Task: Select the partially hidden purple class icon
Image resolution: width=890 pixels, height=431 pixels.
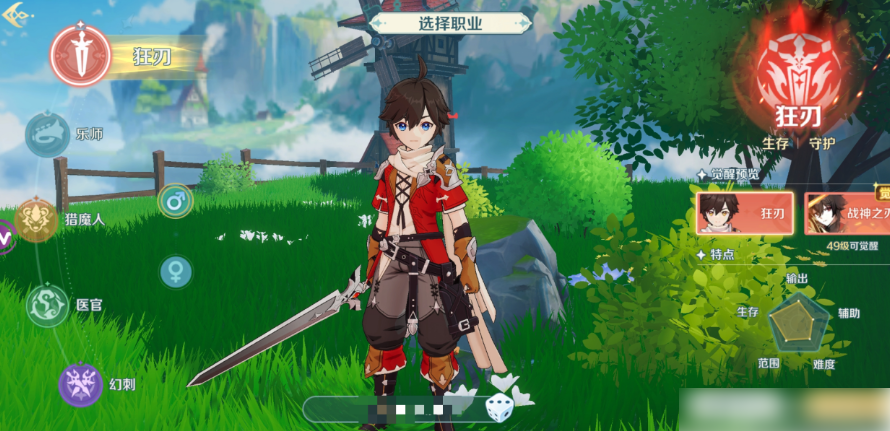Action: (5, 238)
